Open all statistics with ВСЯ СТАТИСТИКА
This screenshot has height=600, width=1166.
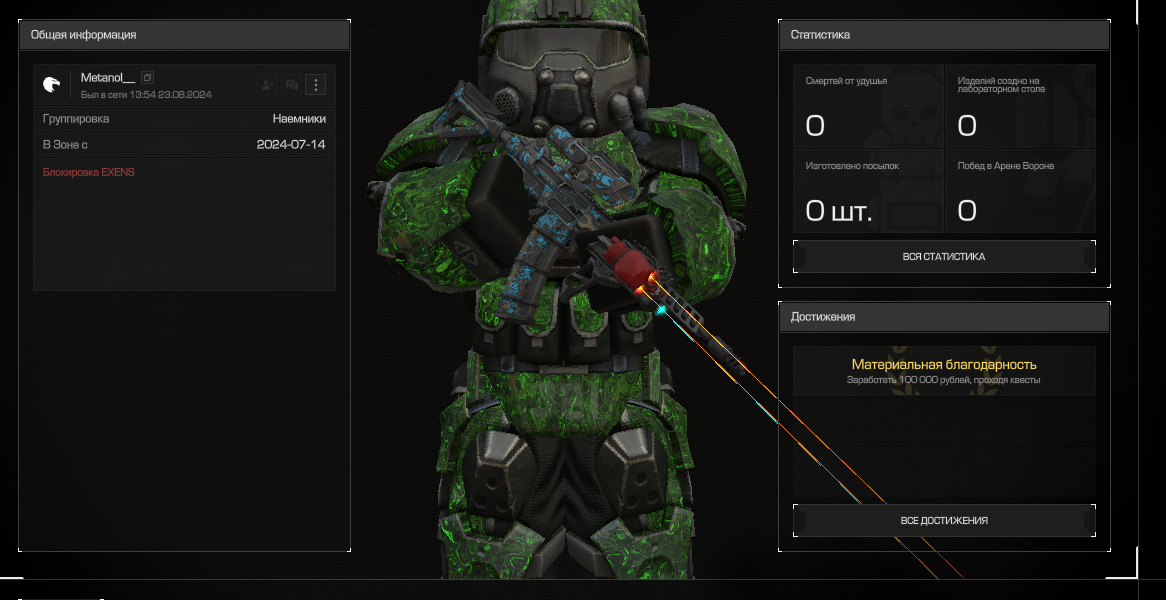point(943,257)
